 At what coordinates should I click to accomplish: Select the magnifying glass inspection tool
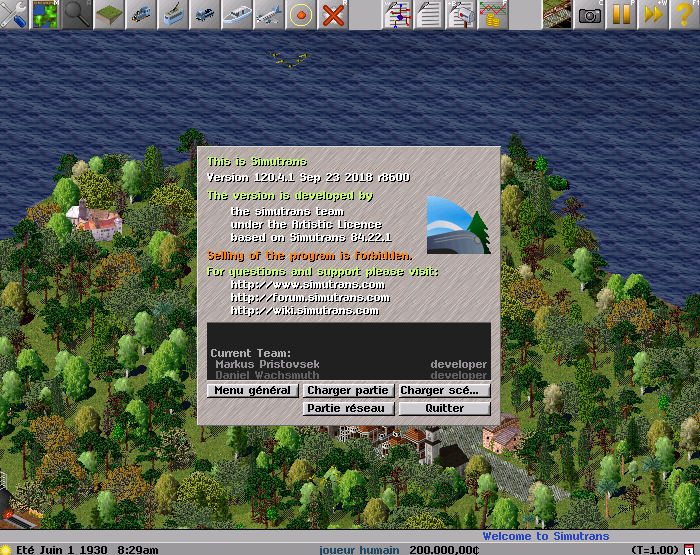point(77,14)
